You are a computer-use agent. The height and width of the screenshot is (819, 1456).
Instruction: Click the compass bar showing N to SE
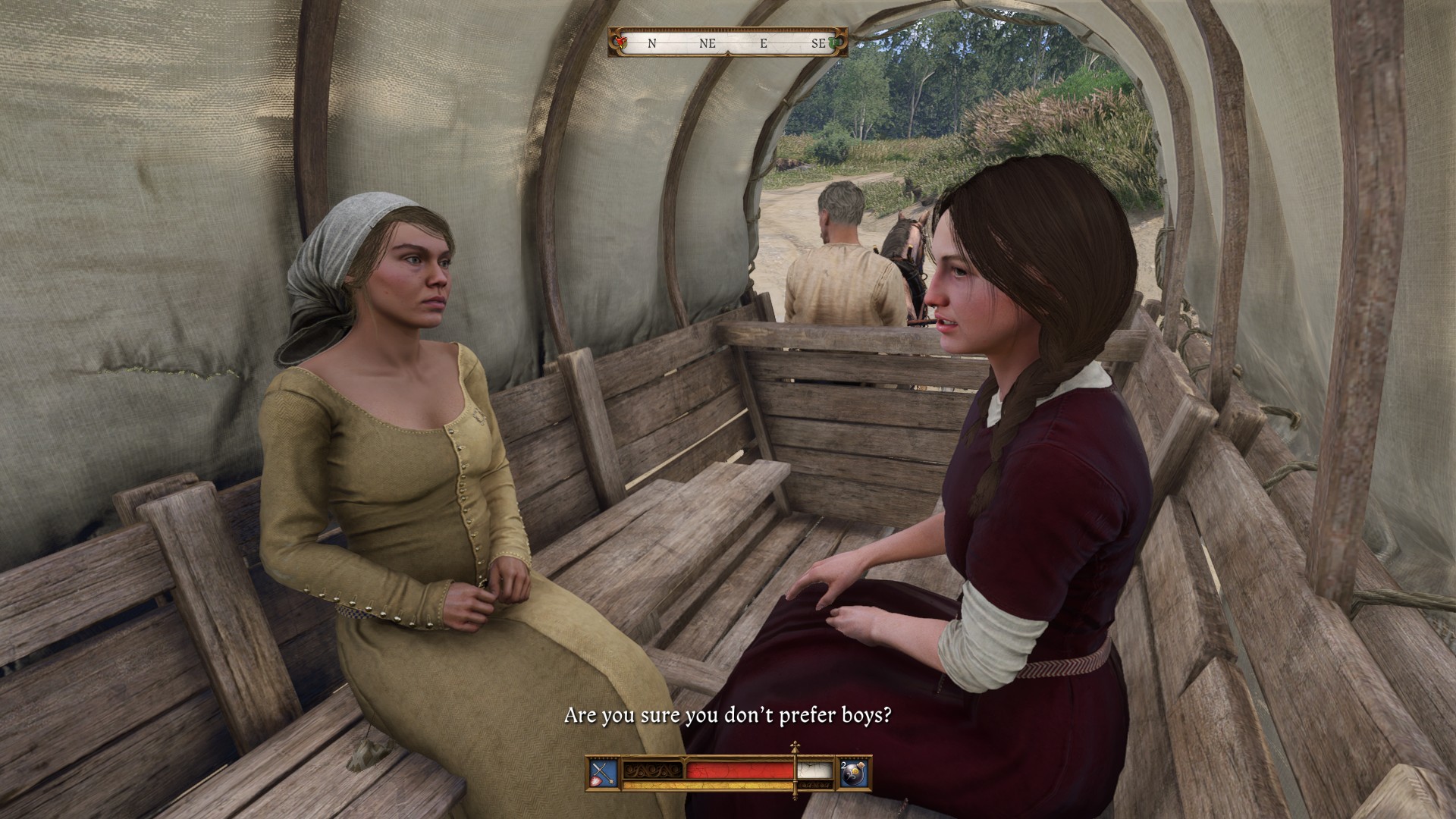tap(728, 43)
